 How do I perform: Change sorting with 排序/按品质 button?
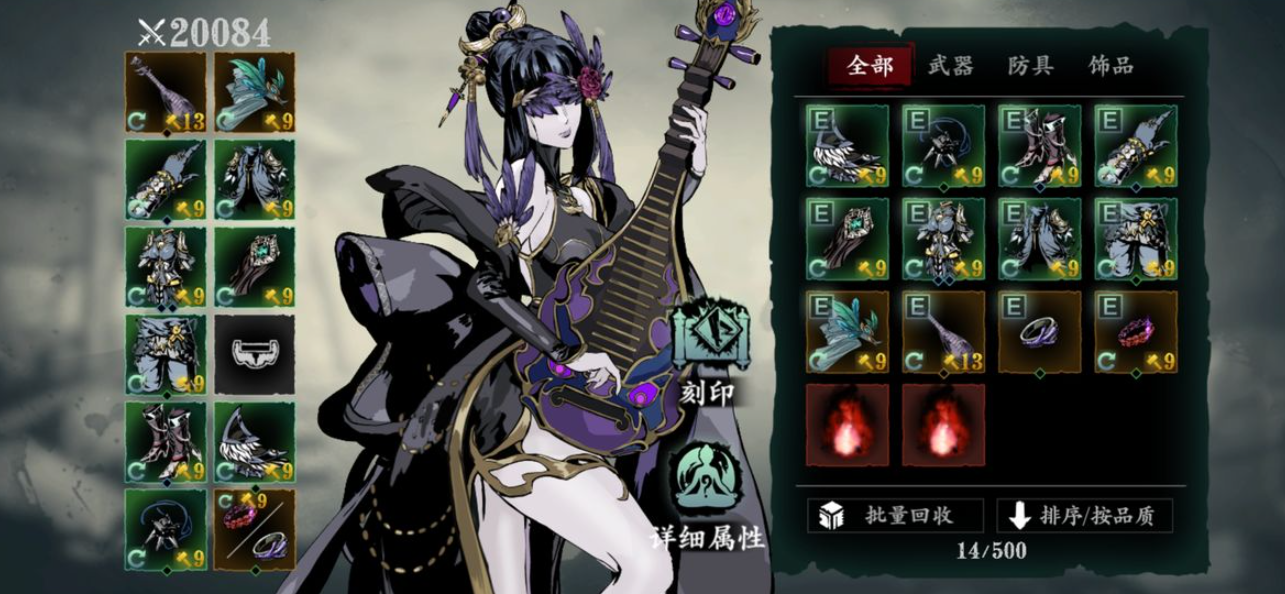[1084, 516]
